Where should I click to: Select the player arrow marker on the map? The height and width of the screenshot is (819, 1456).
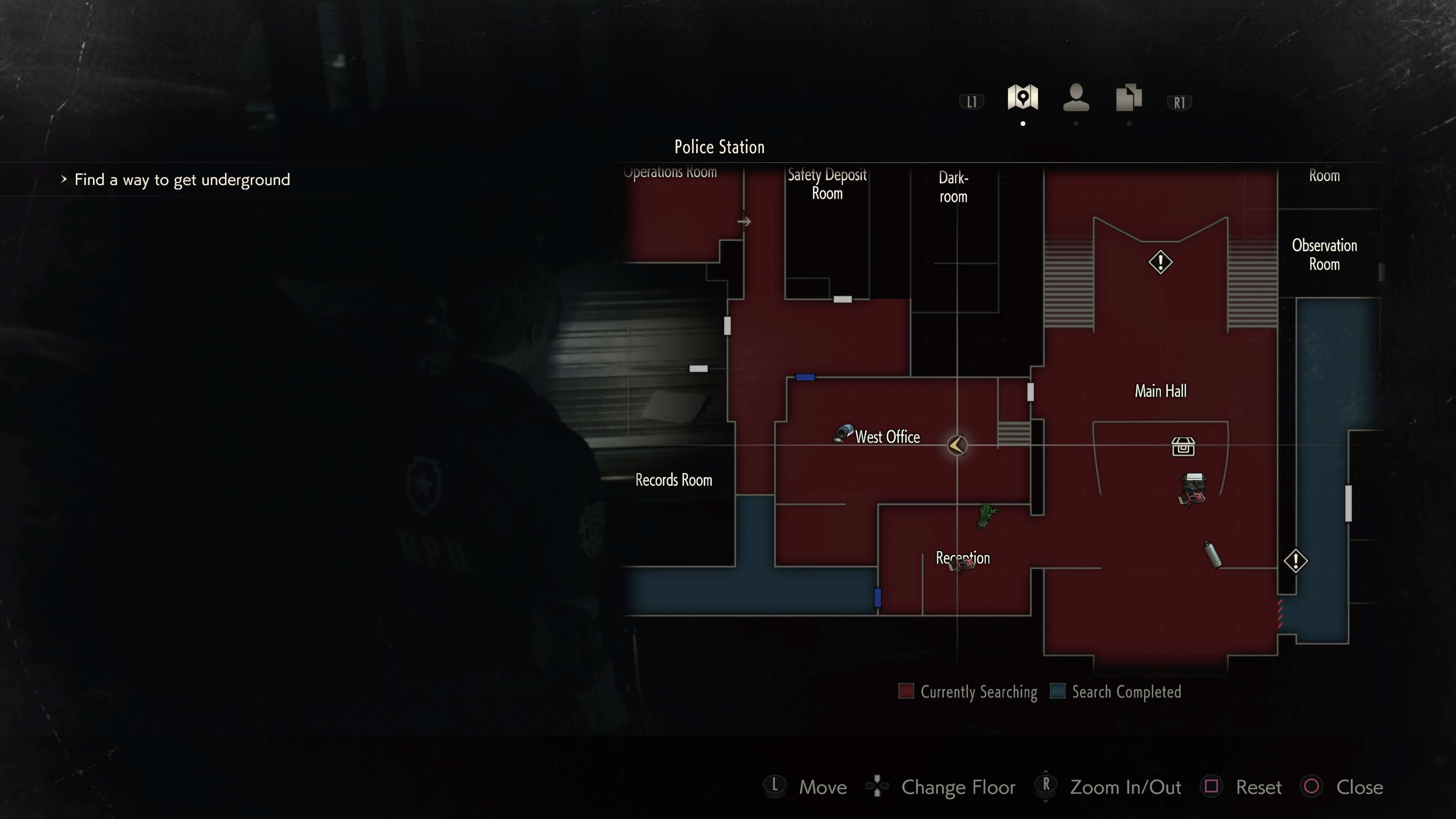point(957,446)
